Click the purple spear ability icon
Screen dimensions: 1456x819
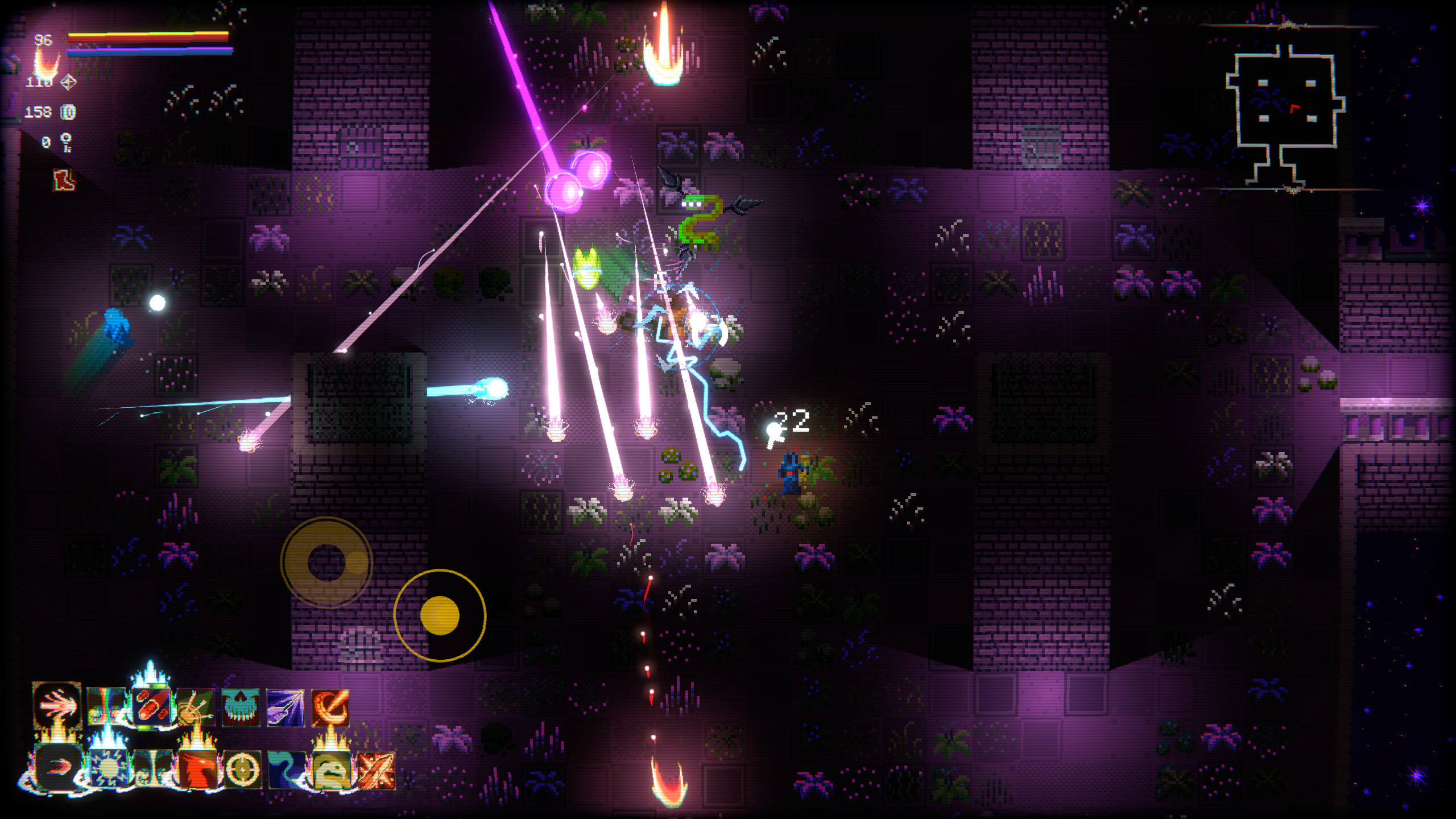(x=284, y=708)
